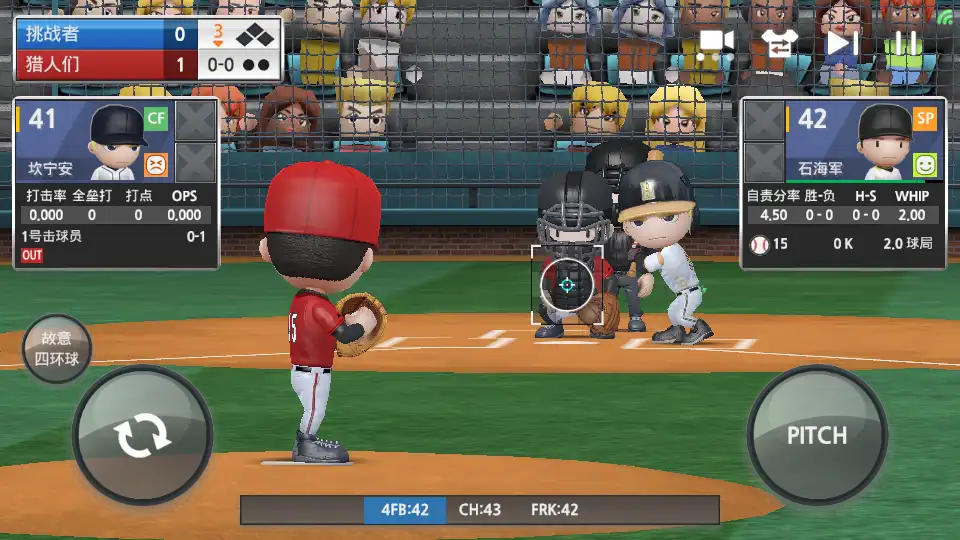
Task: Open player substitution via the jersey icon
Action: point(777,42)
